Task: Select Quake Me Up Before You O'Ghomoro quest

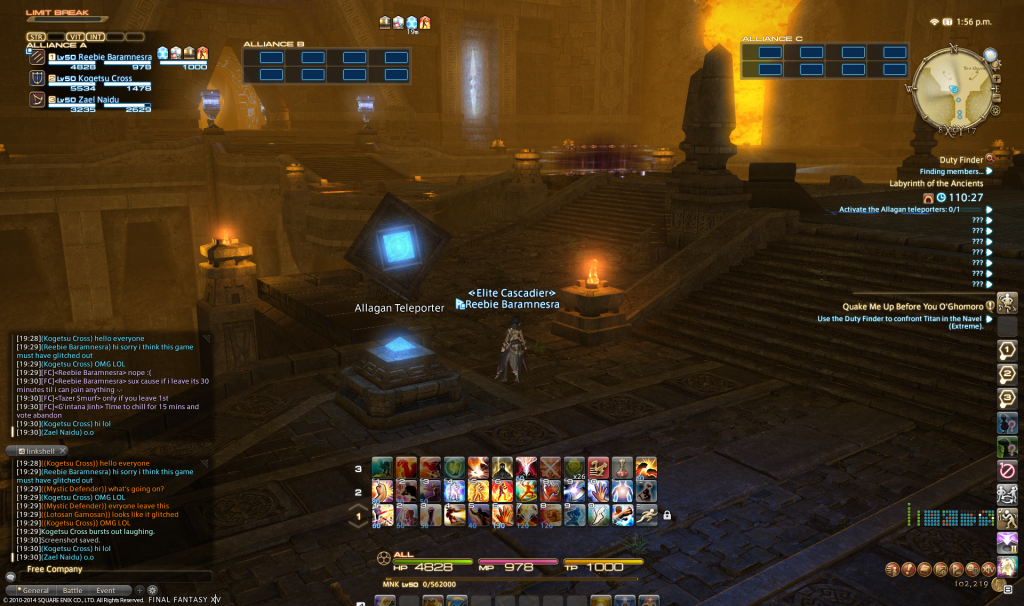Action: [x=910, y=305]
